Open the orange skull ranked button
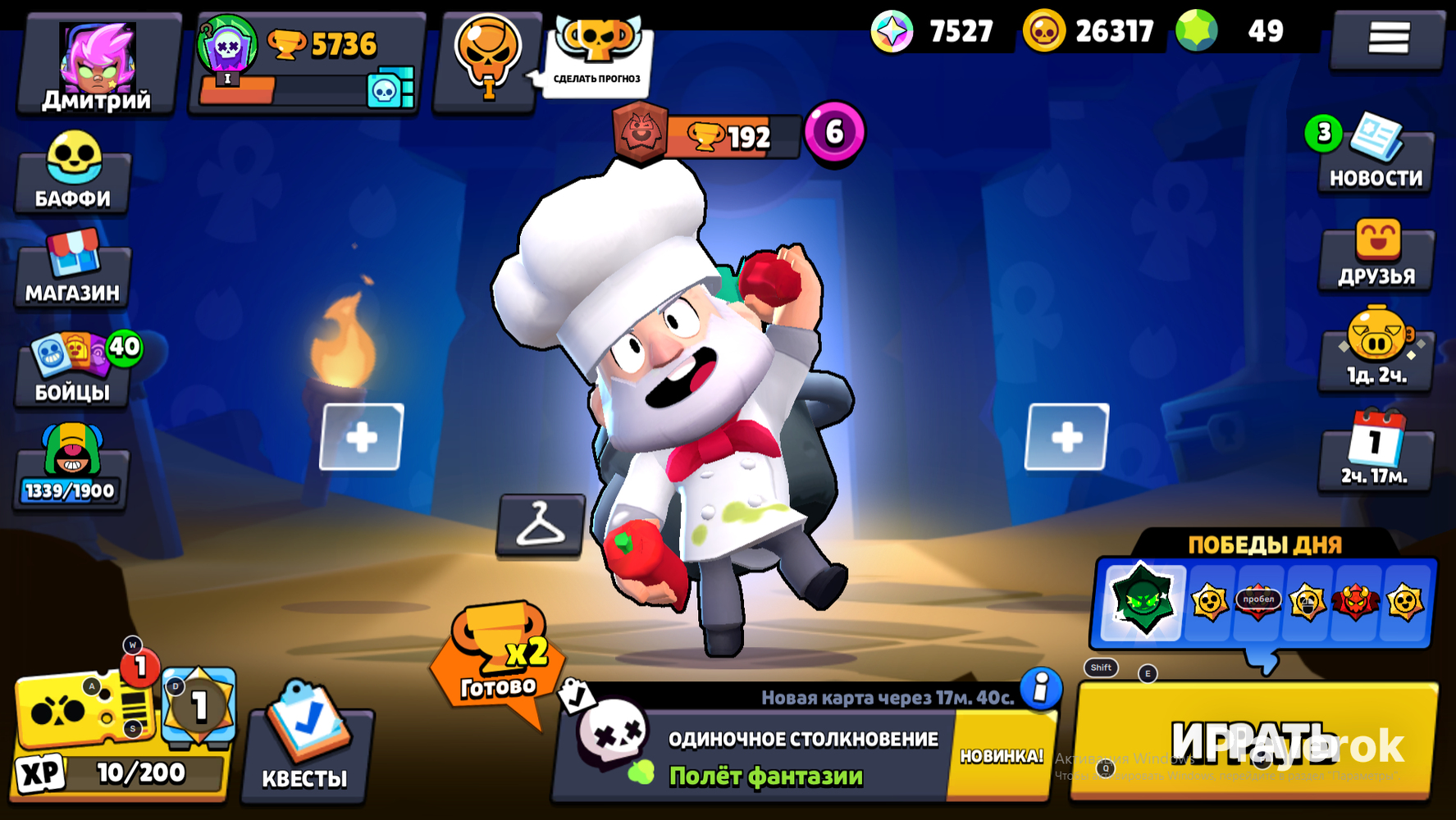 (487, 61)
